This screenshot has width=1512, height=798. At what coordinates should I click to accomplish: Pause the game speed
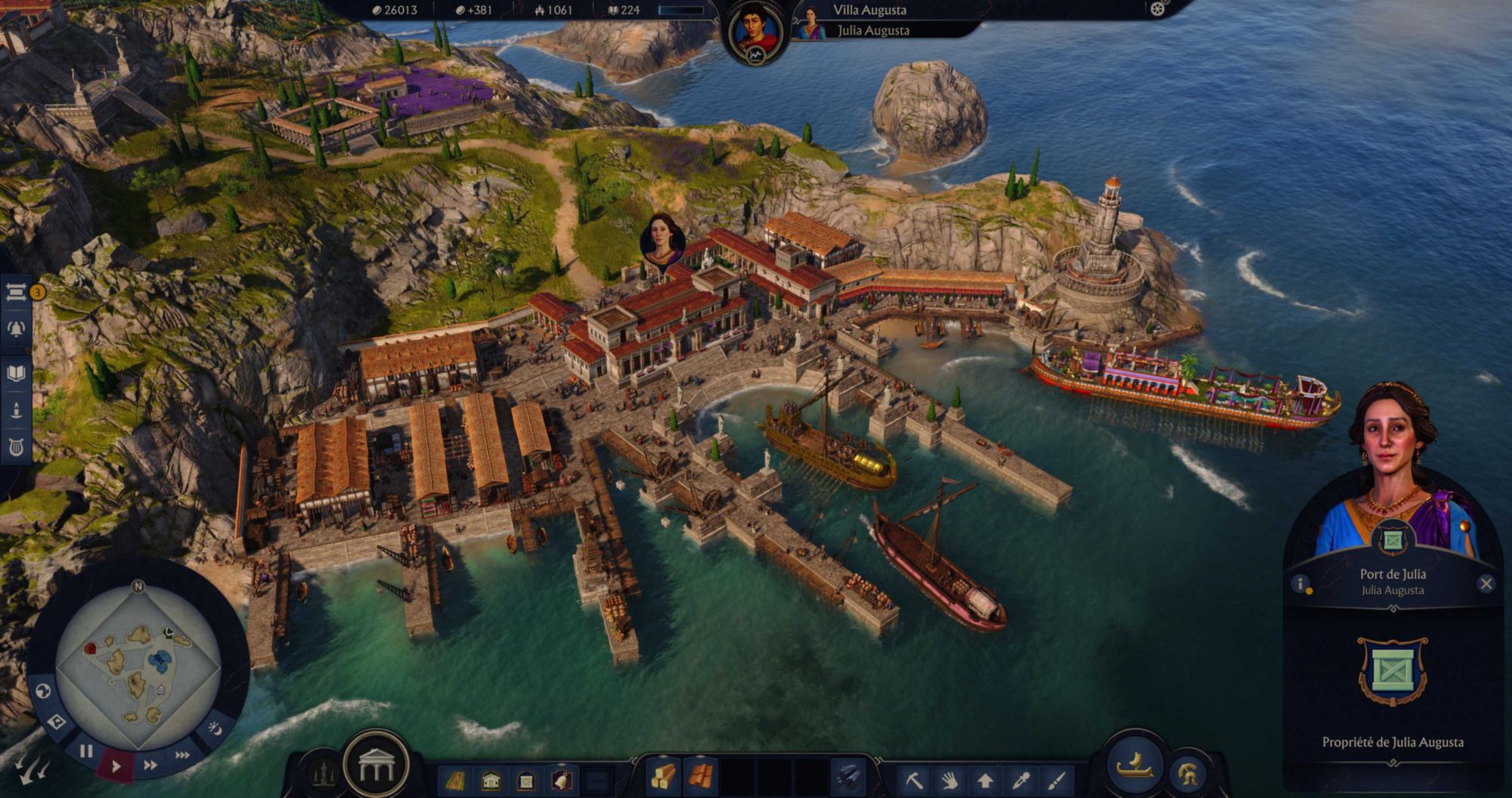[x=86, y=751]
